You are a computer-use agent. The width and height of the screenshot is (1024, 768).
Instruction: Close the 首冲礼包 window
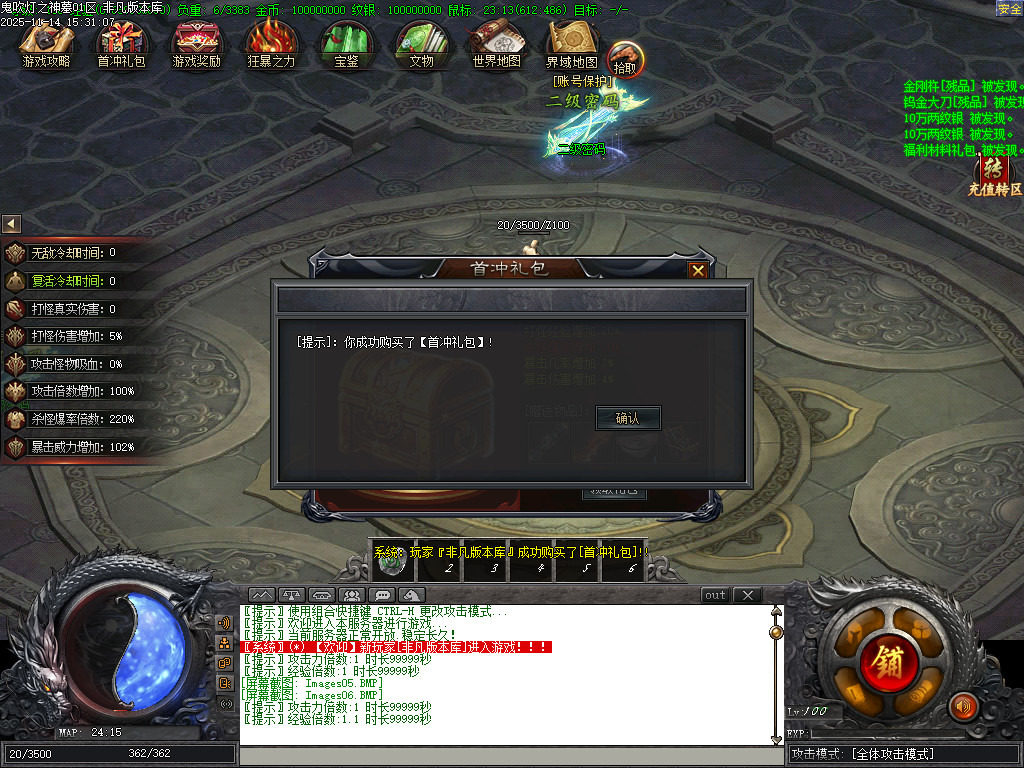tap(698, 270)
